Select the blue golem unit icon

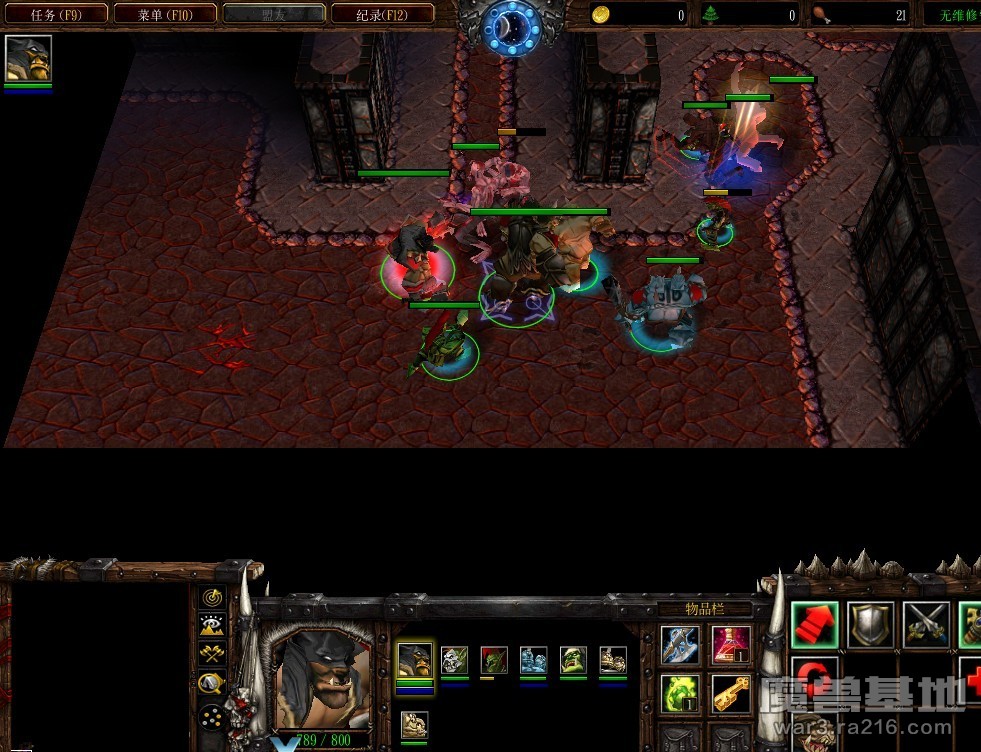(x=533, y=660)
